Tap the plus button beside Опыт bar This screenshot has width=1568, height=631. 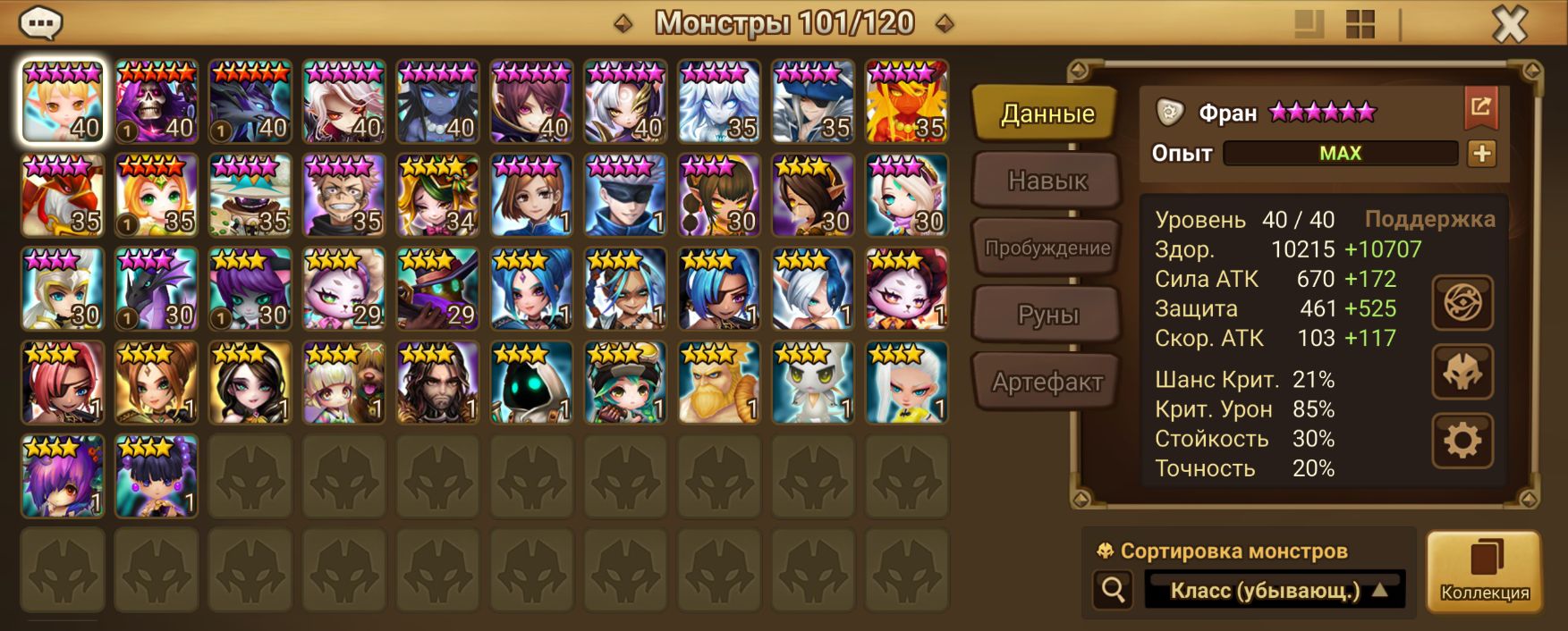click(x=1481, y=154)
